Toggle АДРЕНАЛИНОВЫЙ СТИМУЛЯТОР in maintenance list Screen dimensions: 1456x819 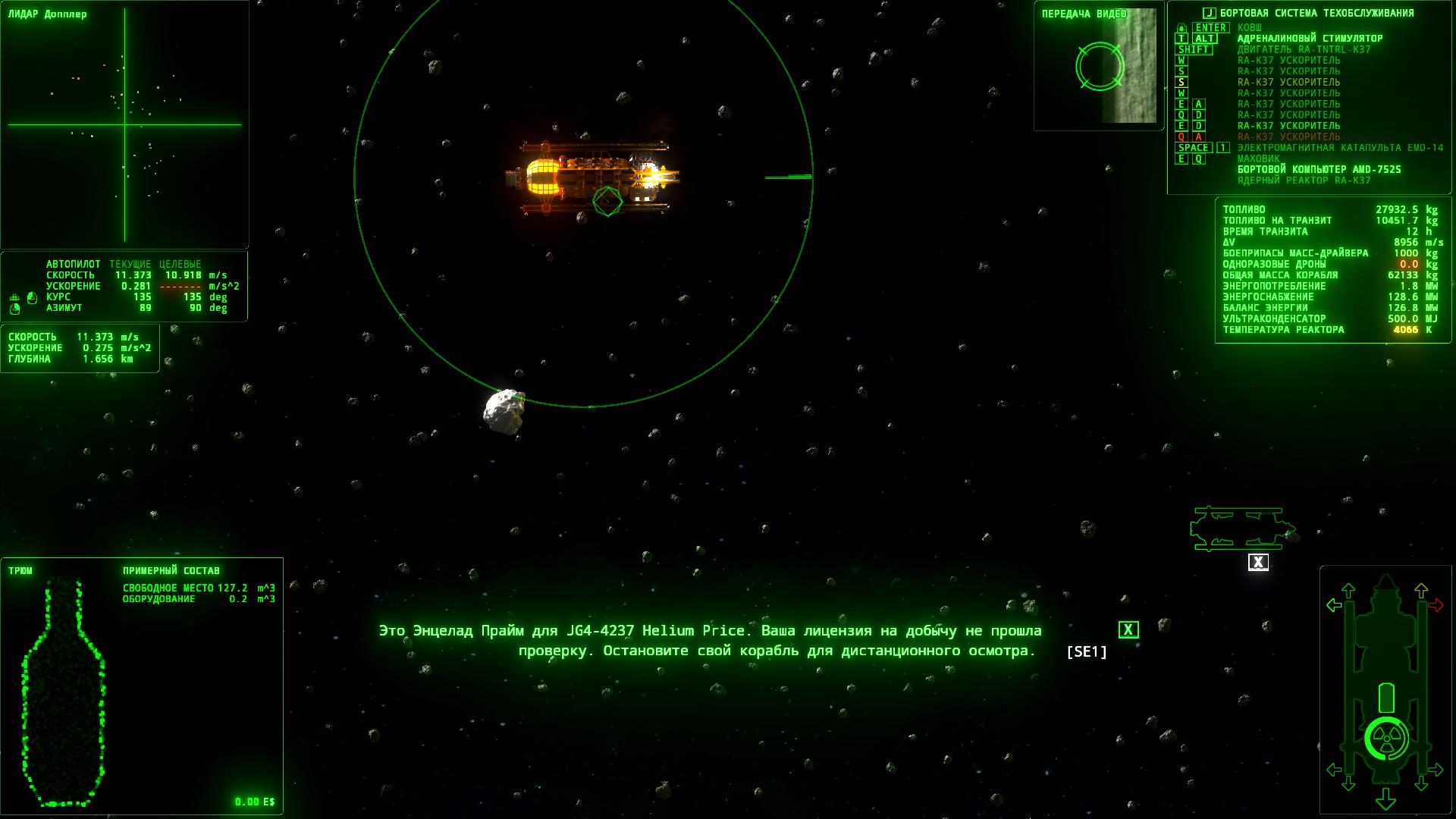(1310, 39)
